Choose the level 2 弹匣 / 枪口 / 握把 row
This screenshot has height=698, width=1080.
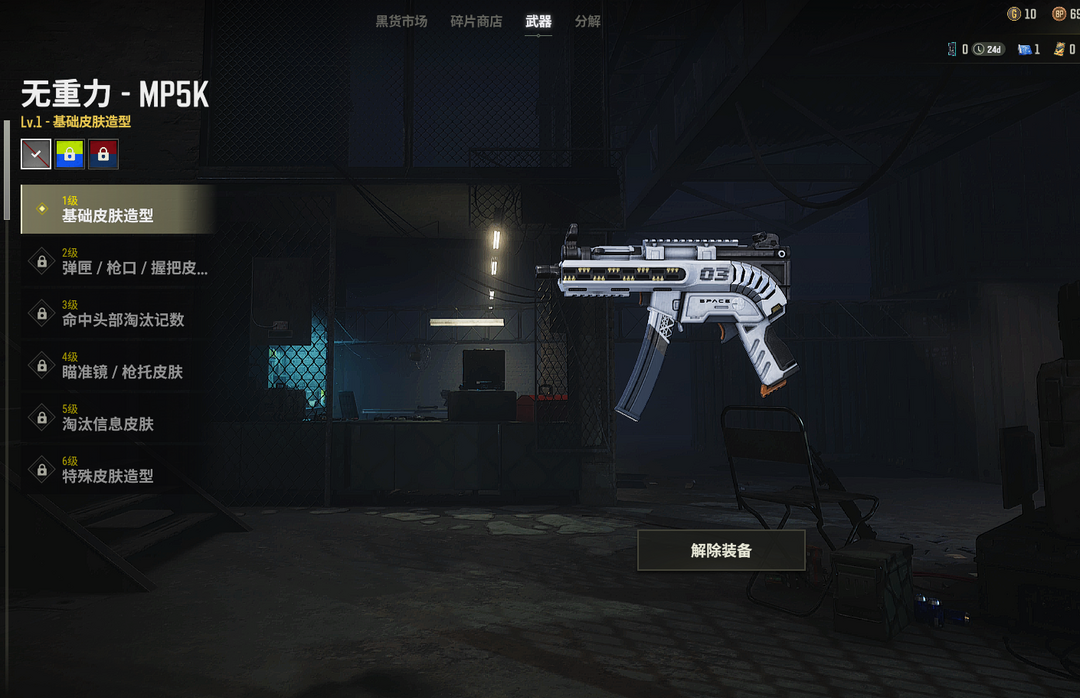coord(118,262)
